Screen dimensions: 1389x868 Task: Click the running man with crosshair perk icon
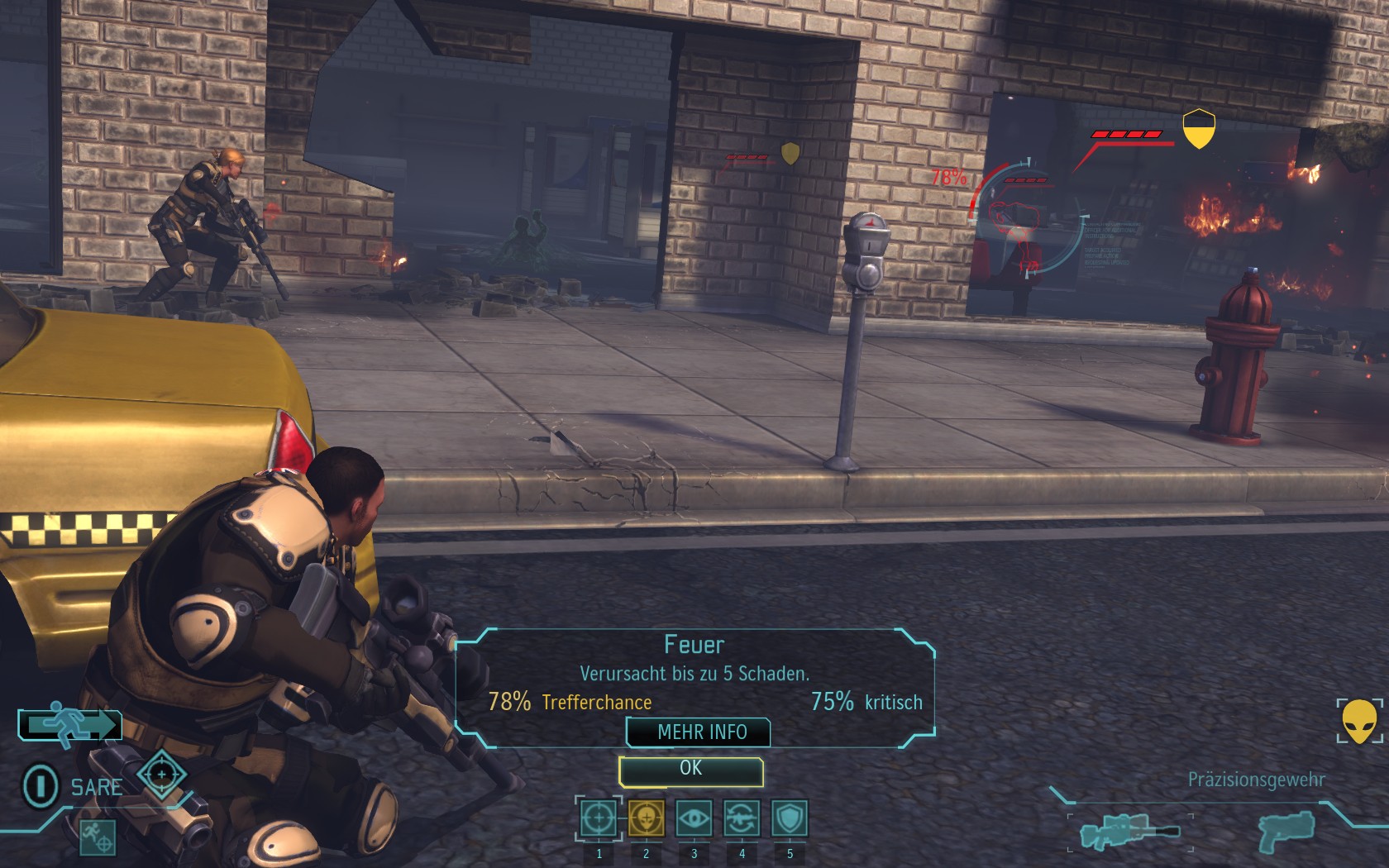click(98, 837)
